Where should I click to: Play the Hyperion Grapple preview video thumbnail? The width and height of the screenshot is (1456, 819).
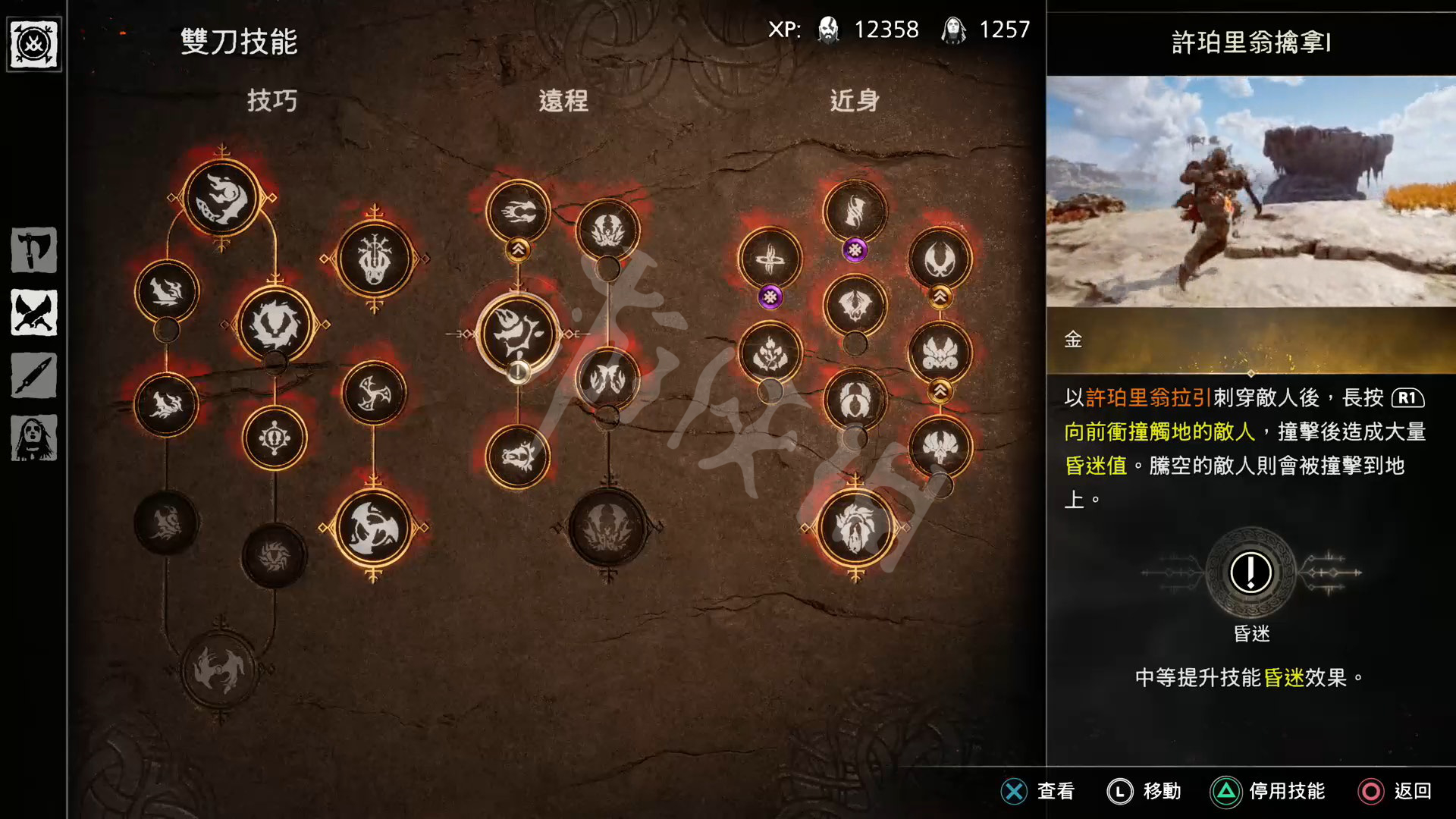(1250, 191)
